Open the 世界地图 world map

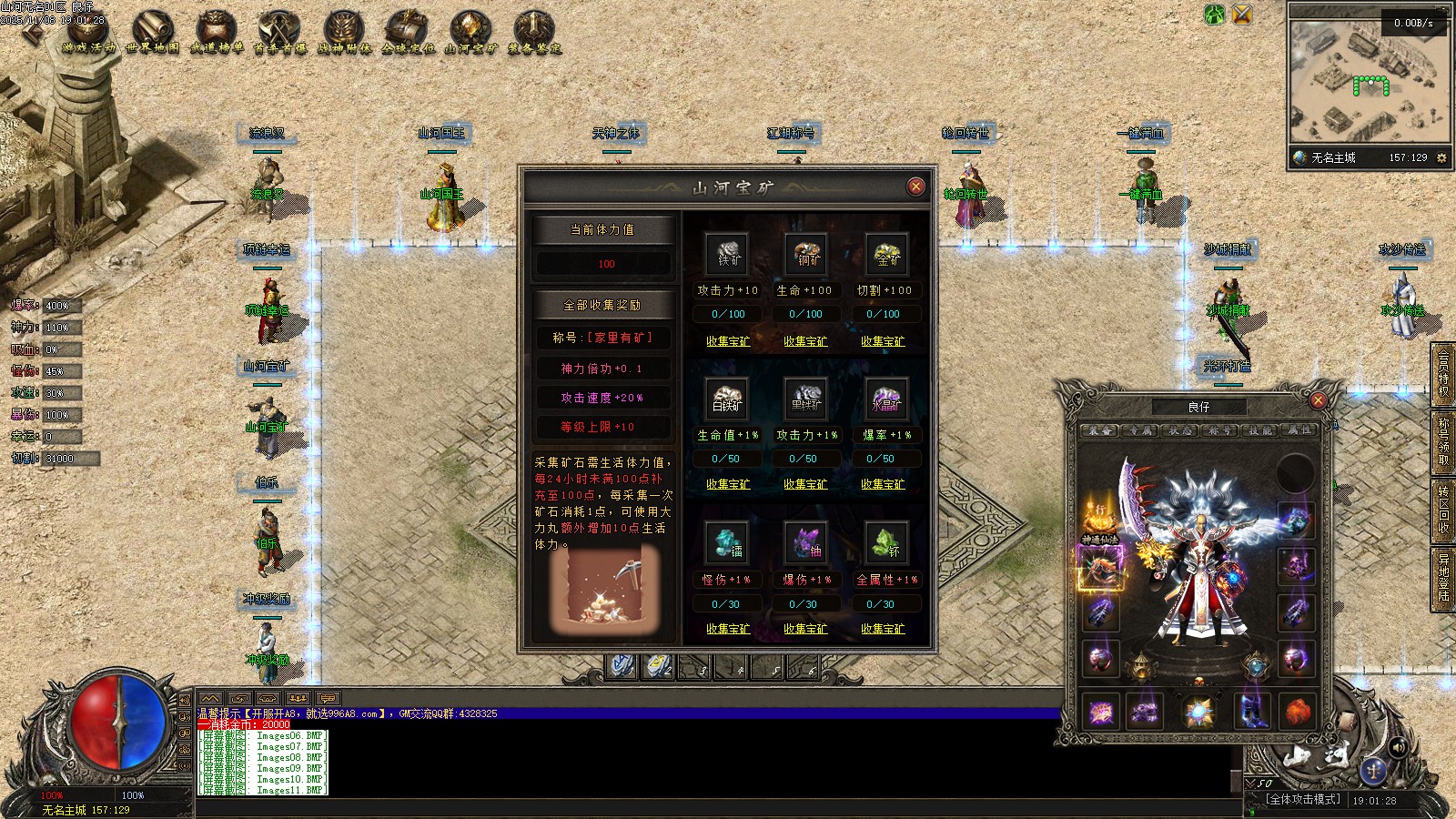152,33
